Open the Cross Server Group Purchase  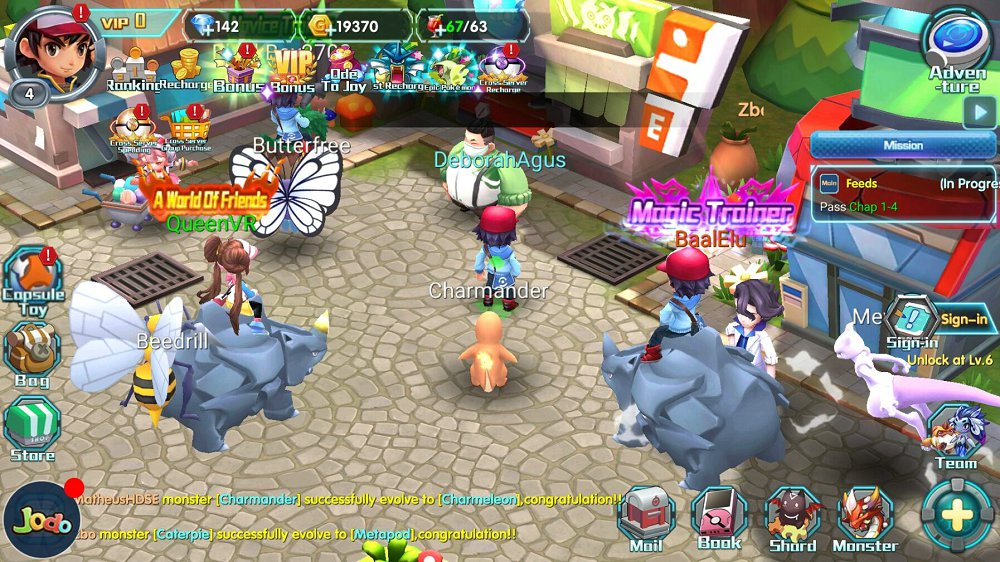(187, 128)
